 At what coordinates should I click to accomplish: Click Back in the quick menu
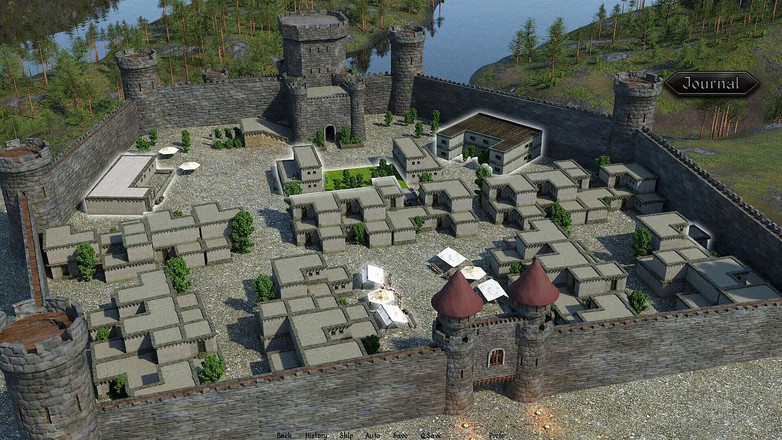point(284,435)
